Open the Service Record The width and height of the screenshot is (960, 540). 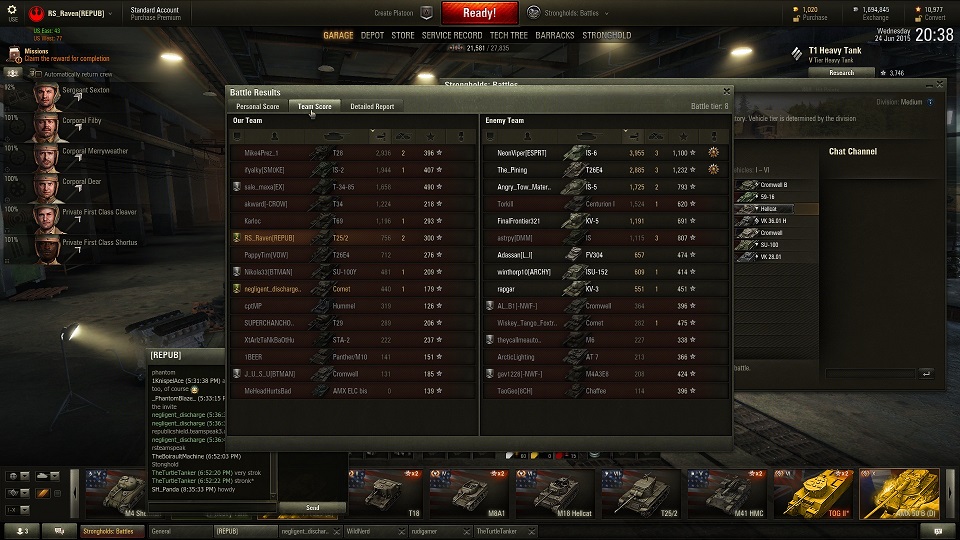pyautogui.click(x=452, y=35)
